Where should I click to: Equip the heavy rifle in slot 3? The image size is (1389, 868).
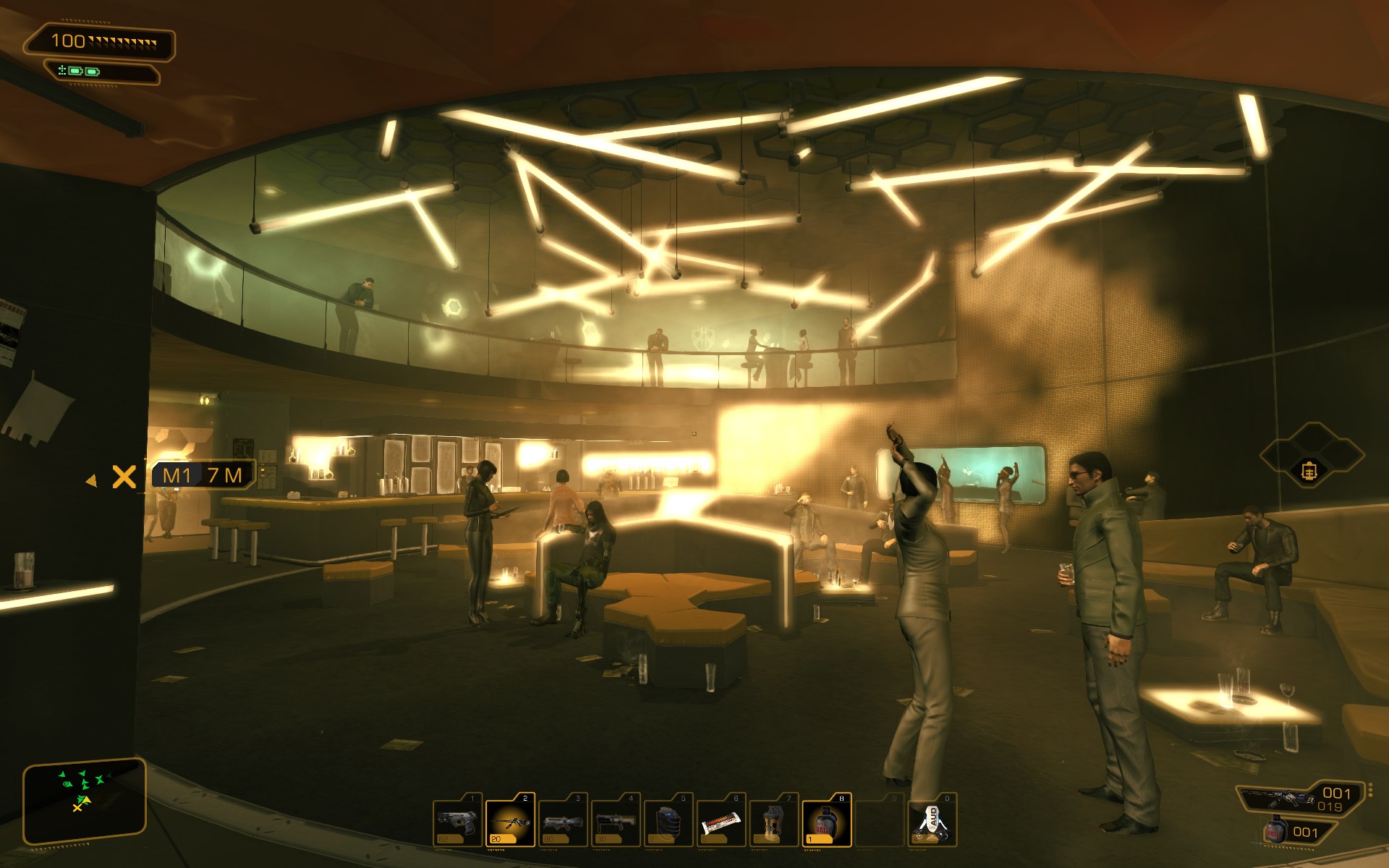[x=563, y=821]
